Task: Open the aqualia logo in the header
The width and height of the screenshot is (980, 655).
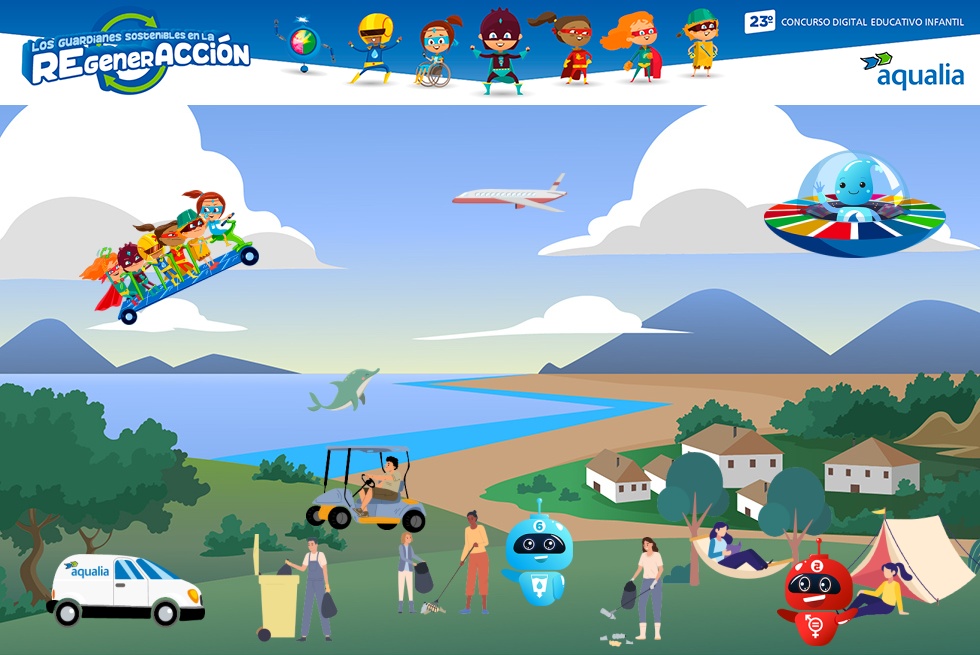Action: coord(911,69)
